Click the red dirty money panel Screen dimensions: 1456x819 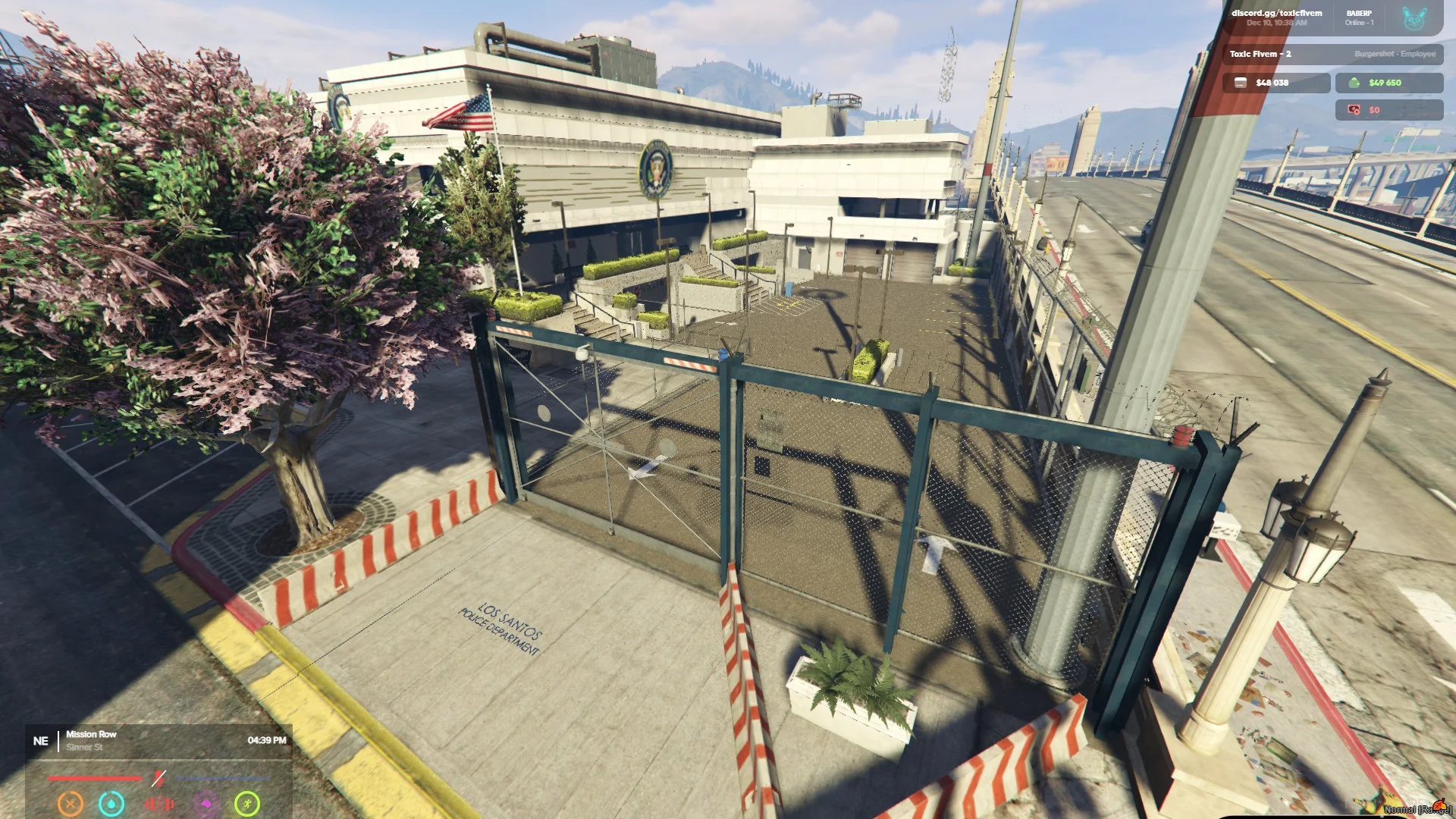pos(1389,110)
